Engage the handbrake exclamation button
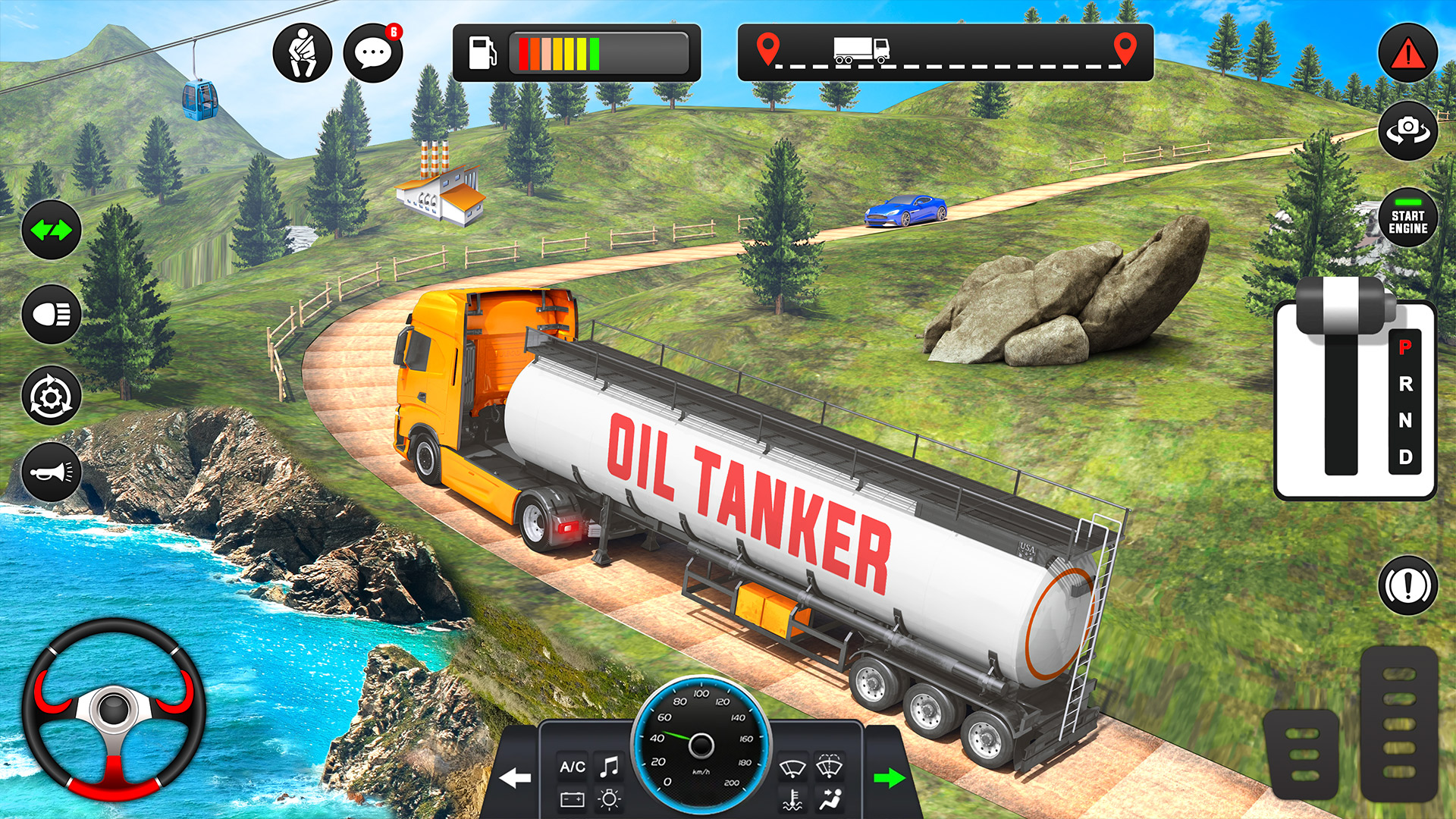 tap(1407, 585)
